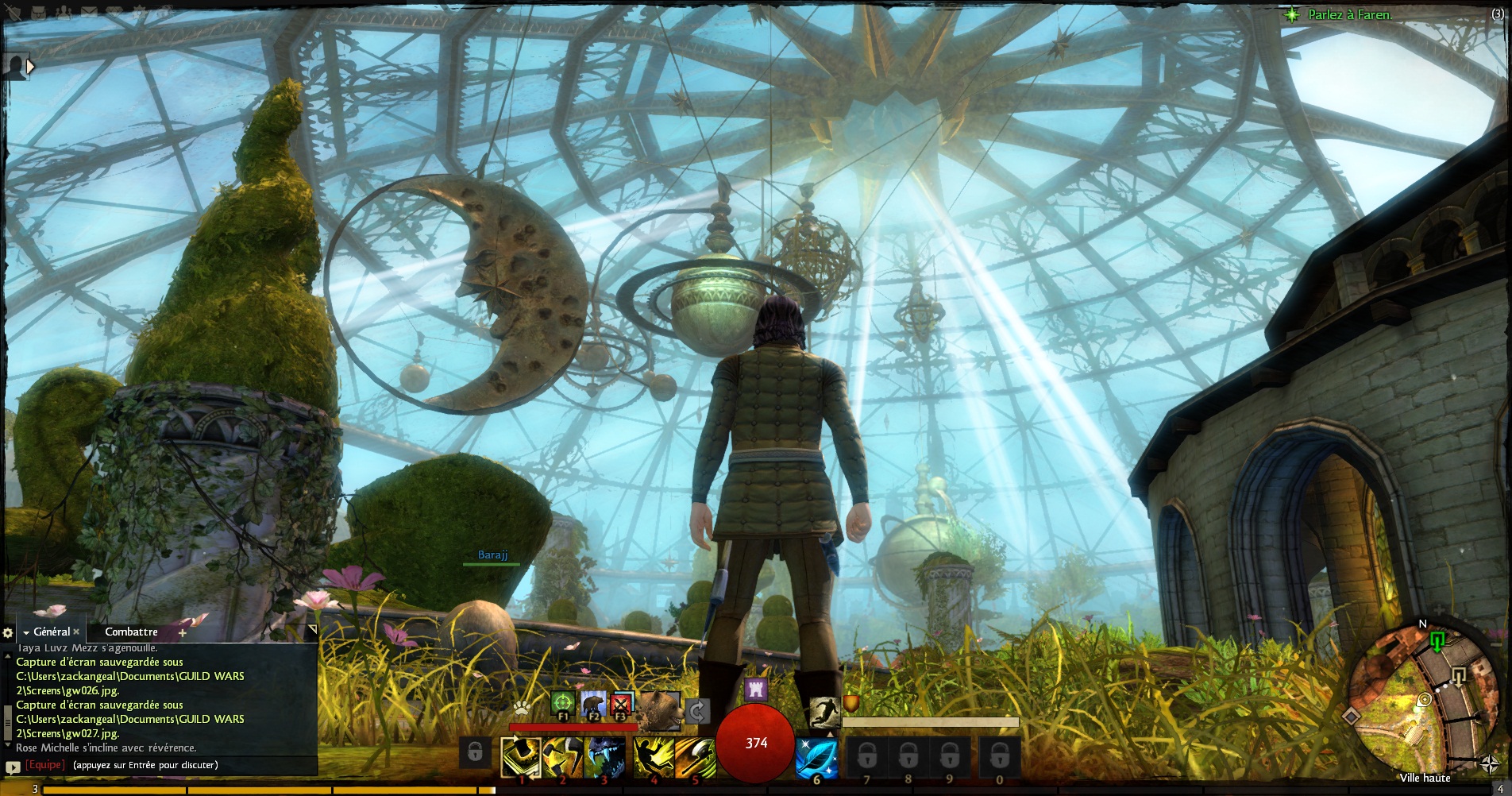
Task: Trigger the pet attack target command
Action: [x=562, y=703]
